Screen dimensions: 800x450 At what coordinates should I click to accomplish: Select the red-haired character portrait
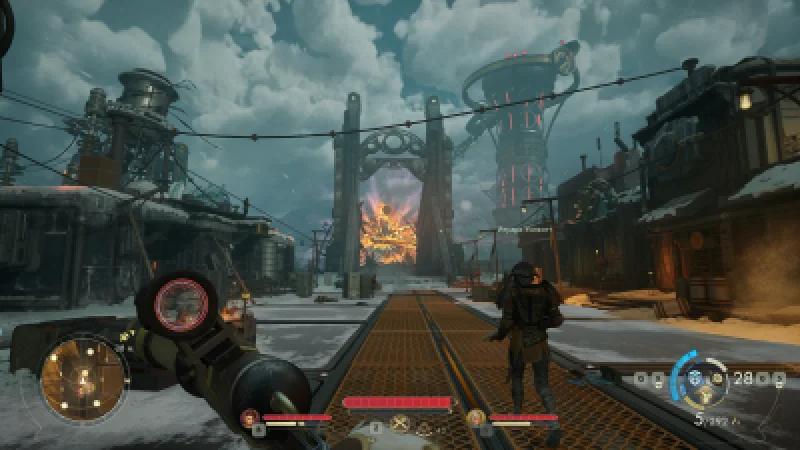[250, 418]
